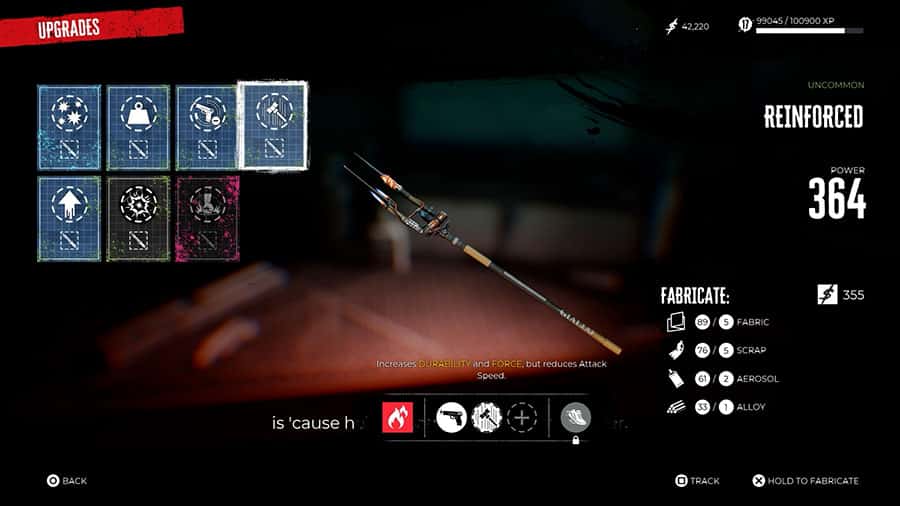Select the pistol minus upgrade blueprint
900x506 pixels.
208,127
